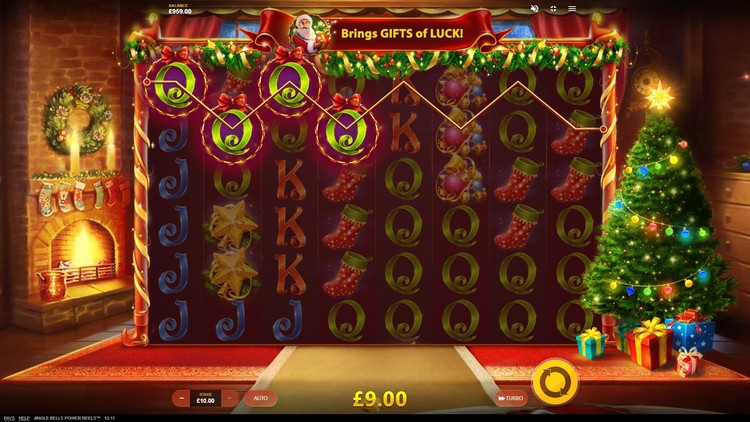Screen dimensions: 750x422
Task: Decrease the stake with the minus button
Action: [182, 398]
